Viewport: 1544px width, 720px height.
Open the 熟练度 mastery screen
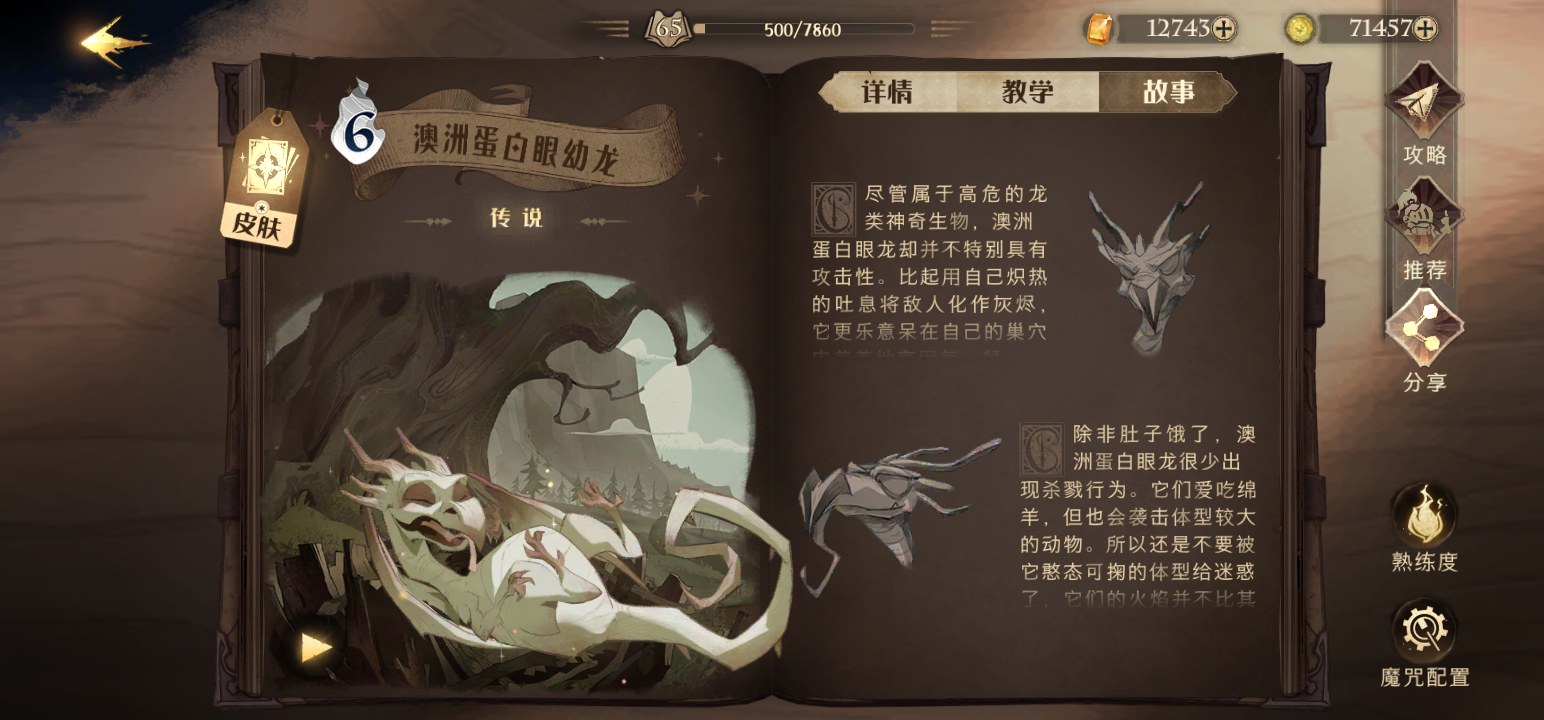pos(1424,527)
